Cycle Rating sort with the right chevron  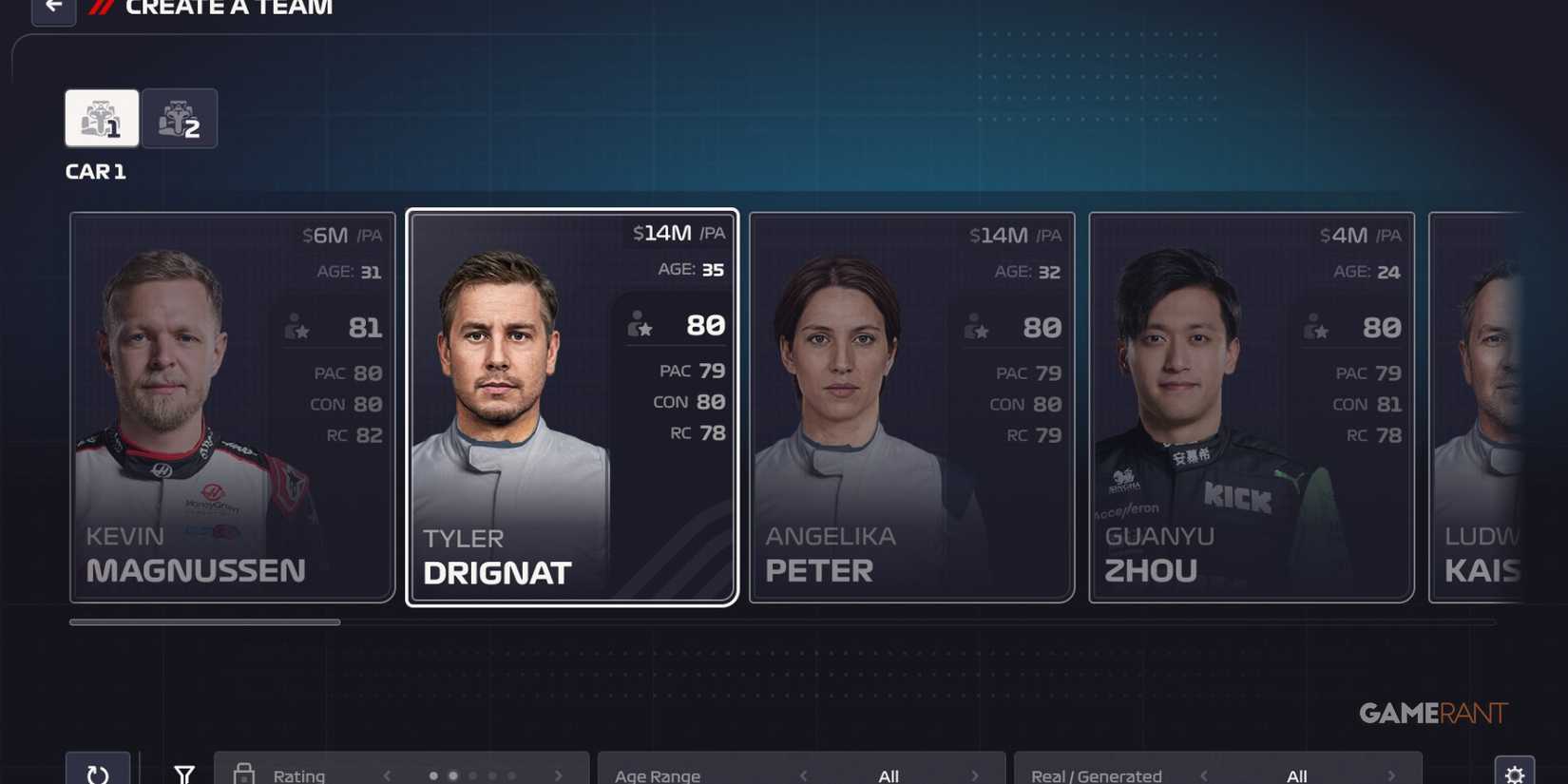point(558,774)
